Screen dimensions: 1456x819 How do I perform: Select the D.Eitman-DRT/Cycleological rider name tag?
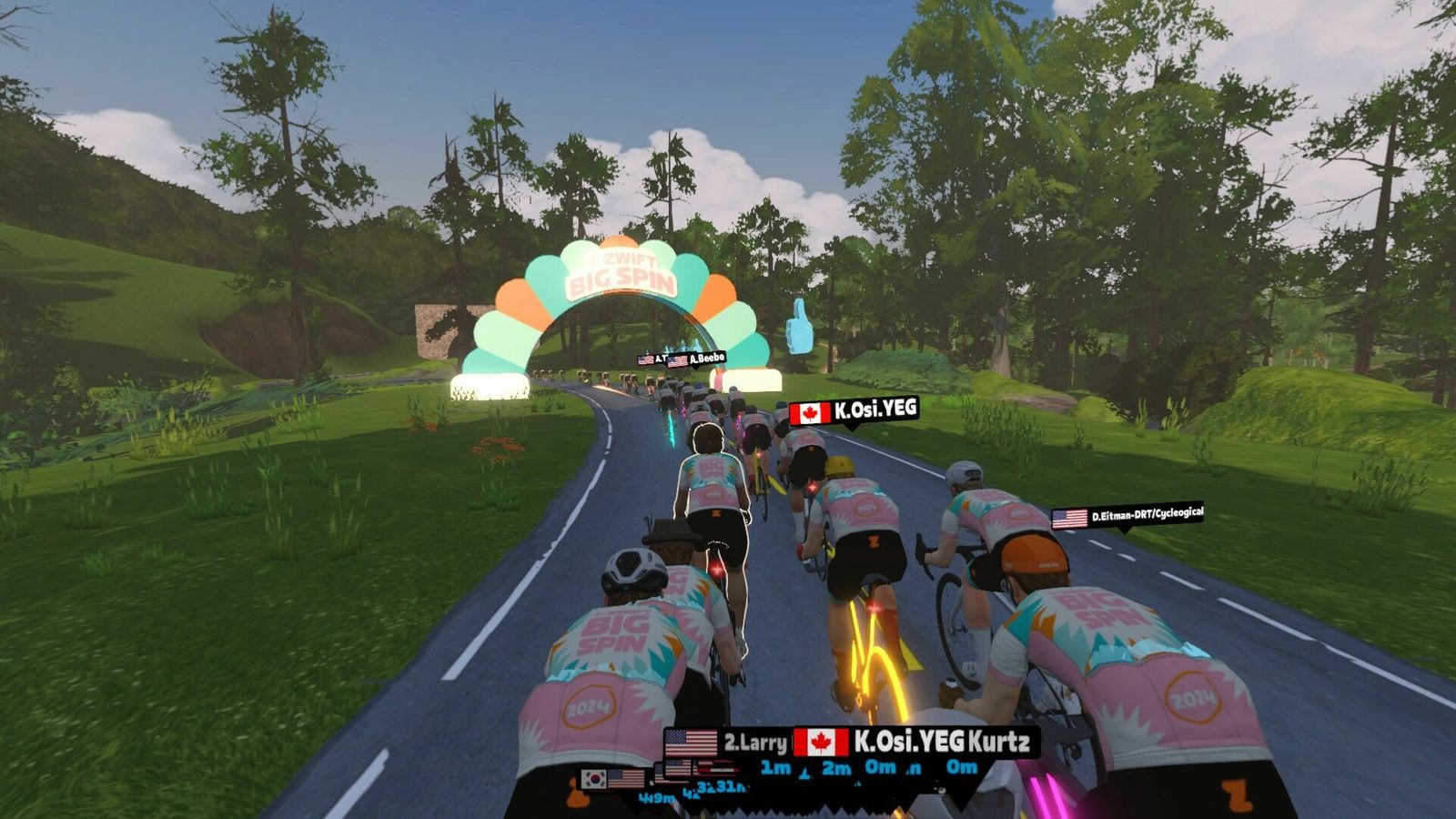1128,516
